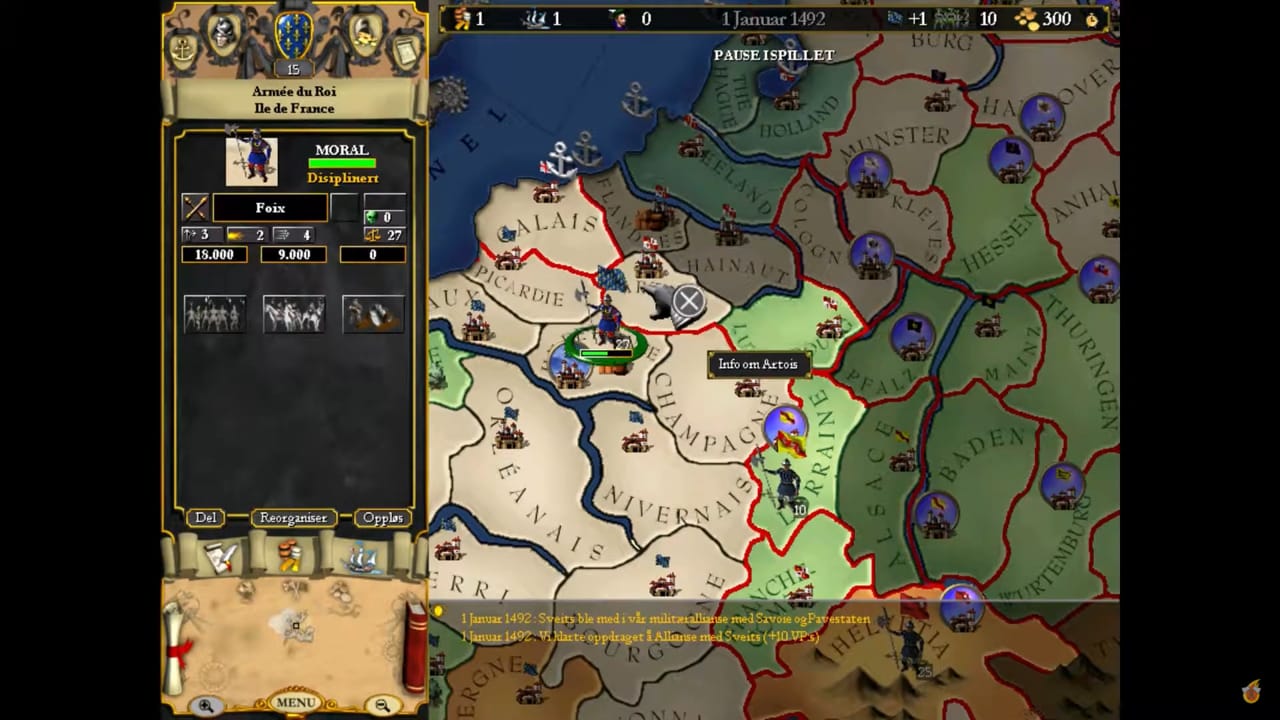Disband the army with Oppløs

383,518
